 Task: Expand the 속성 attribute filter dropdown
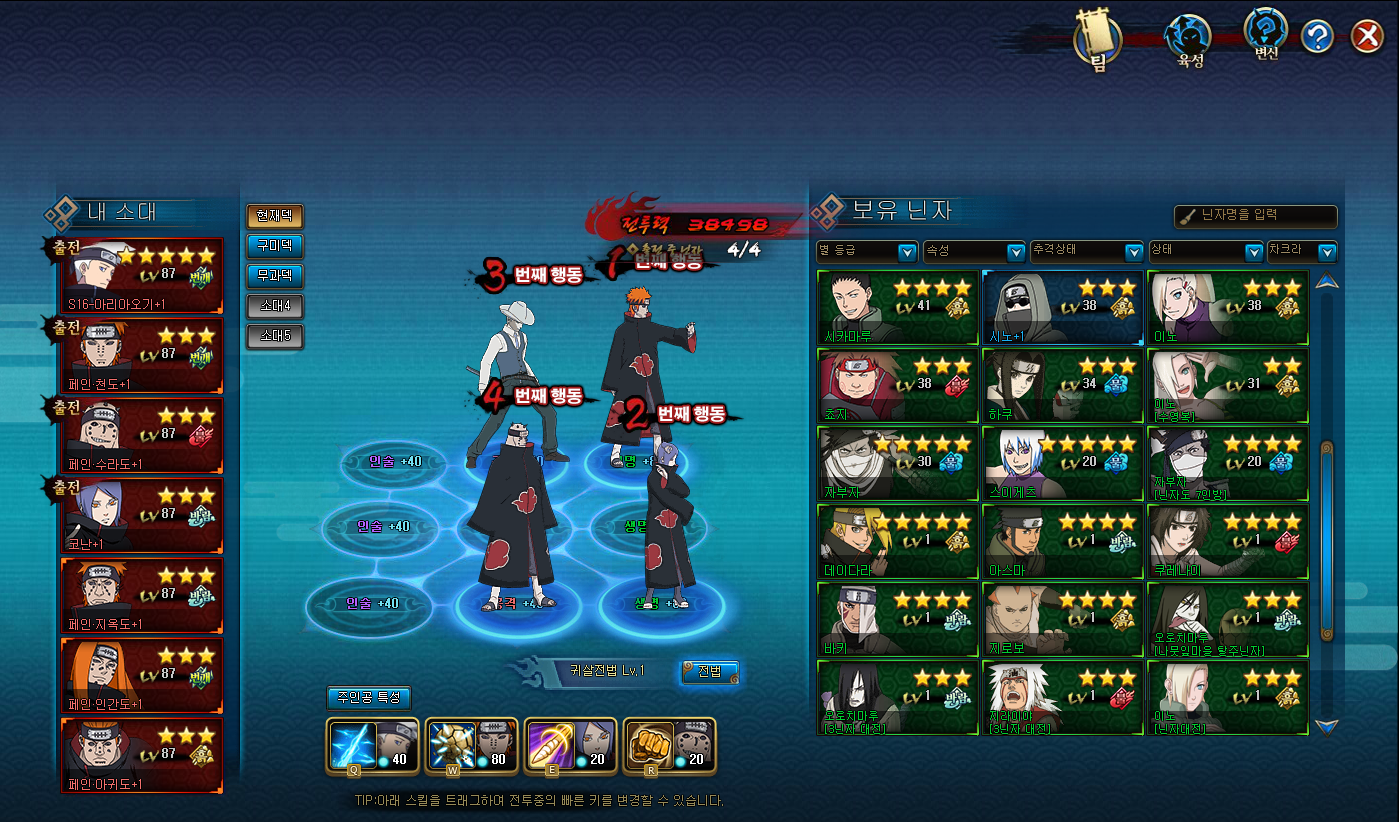click(x=974, y=251)
